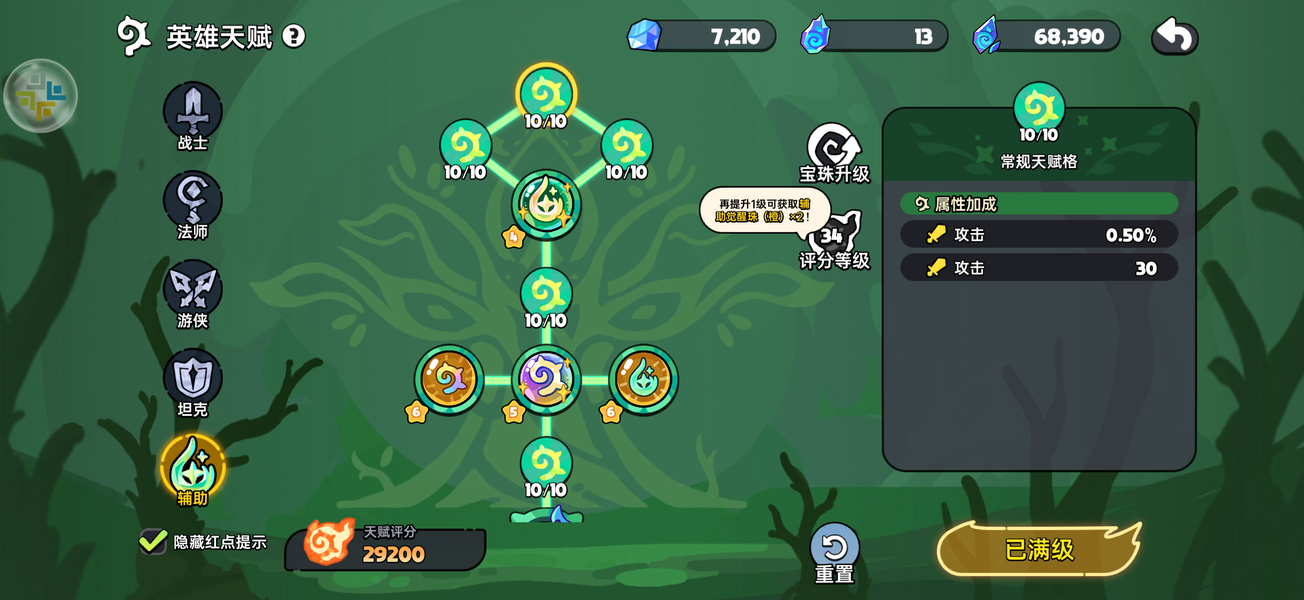
Task: Select the purple swirl orb node with 5 star
Action: (546, 380)
